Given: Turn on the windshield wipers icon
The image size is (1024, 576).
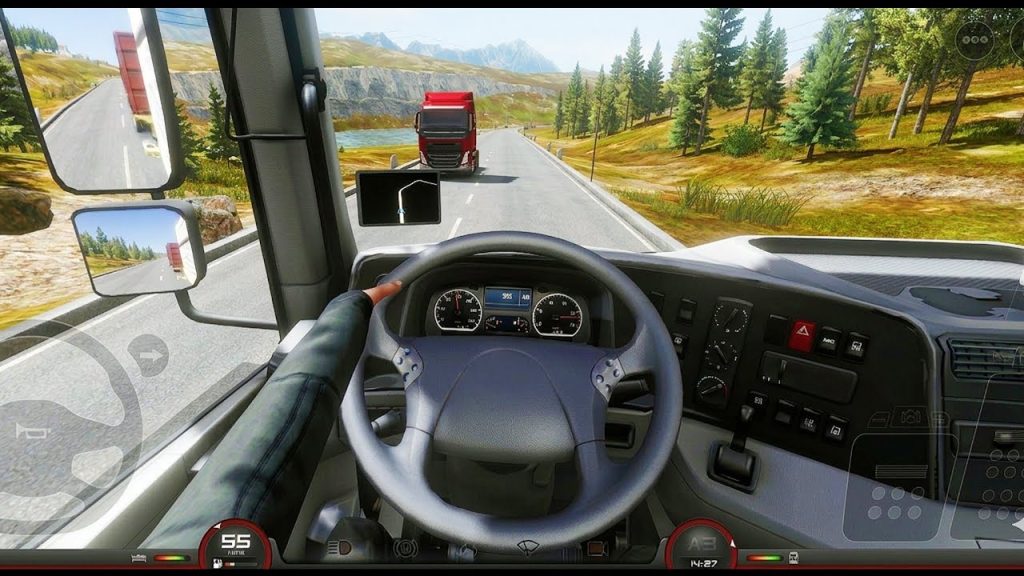Looking at the screenshot, I should (x=528, y=548).
